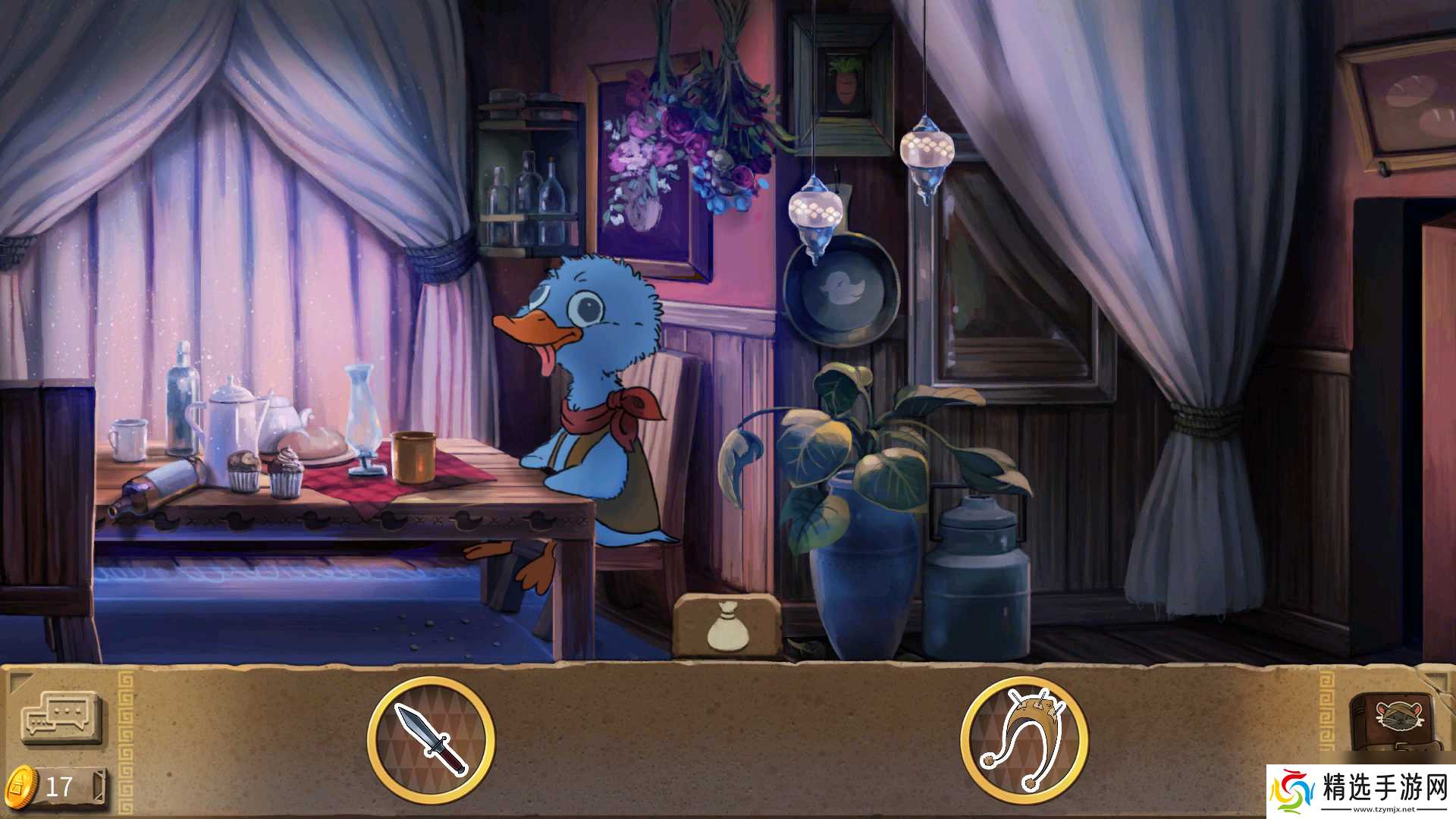Image resolution: width=1456 pixels, height=819 pixels.
Task: Open the raccoon journal book
Action: coord(1392,720)
